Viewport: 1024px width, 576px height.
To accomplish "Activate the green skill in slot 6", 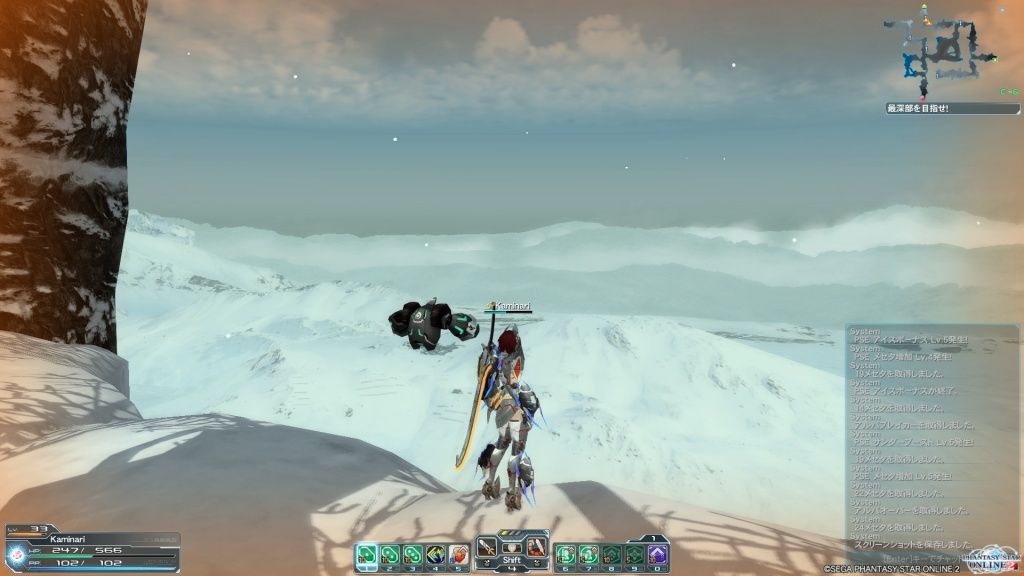I will 565,554.
